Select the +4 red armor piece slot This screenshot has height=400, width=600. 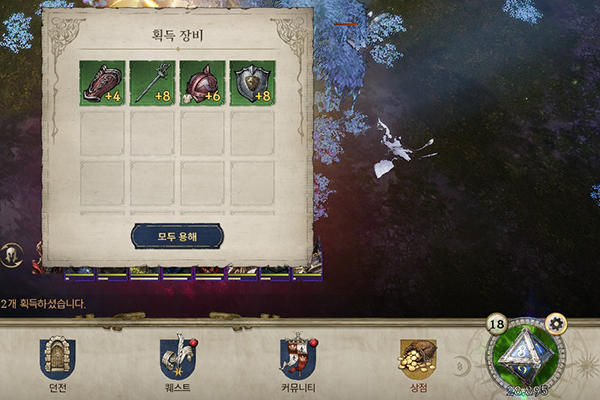[x=103, y=83]
